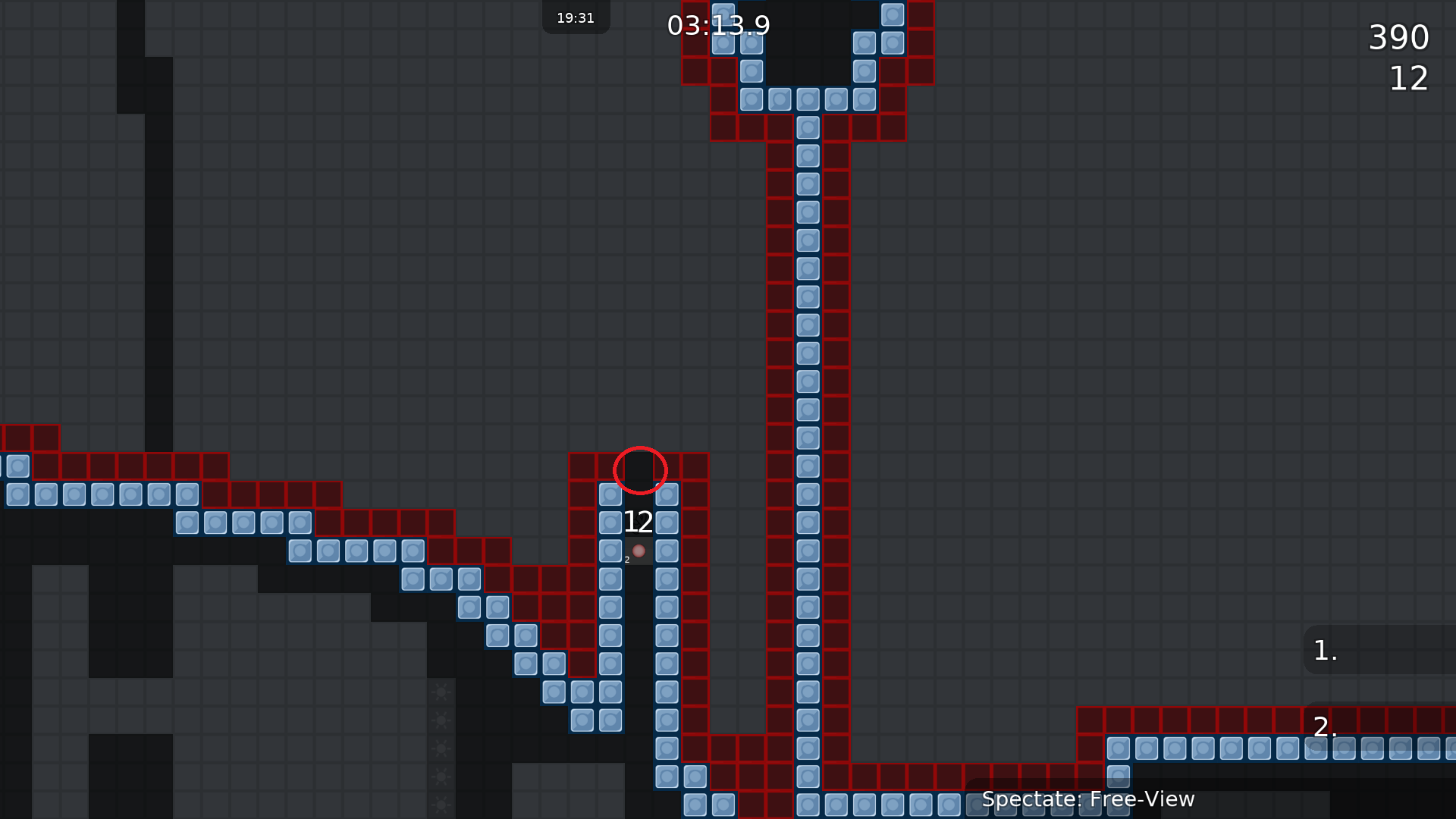Viewport: 1456px width, 819px height.
Task: Expand the first-place score panel on the right
Action: coord(1388,651)
